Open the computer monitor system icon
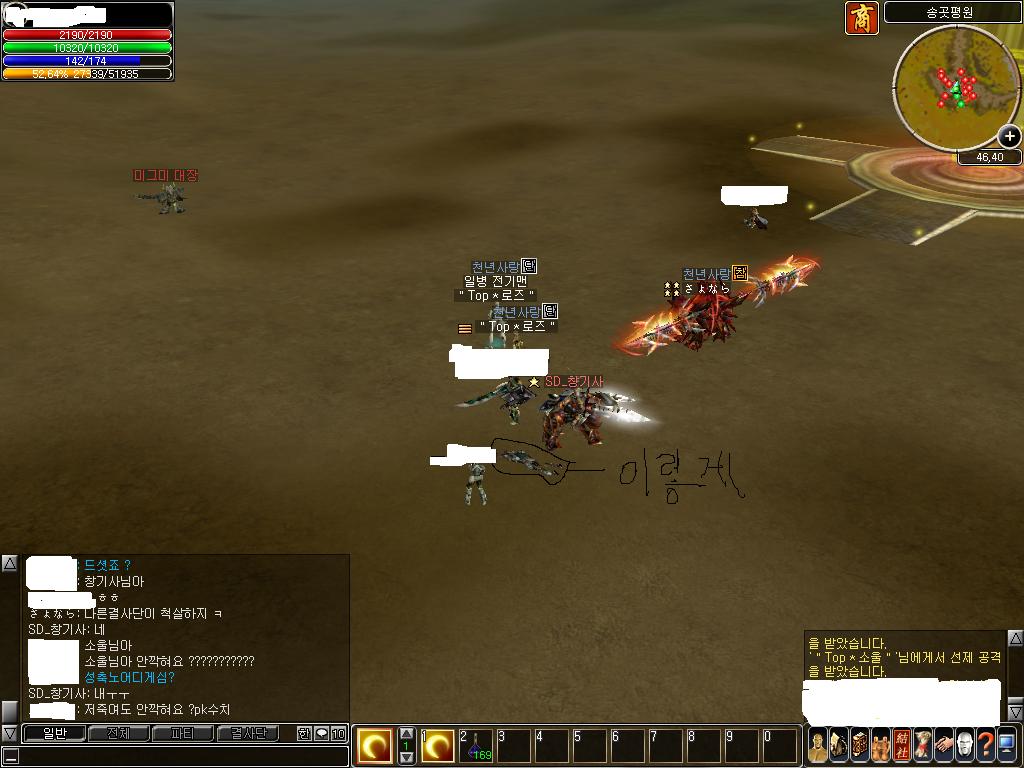1024x768 pixels. point(1007,745)
